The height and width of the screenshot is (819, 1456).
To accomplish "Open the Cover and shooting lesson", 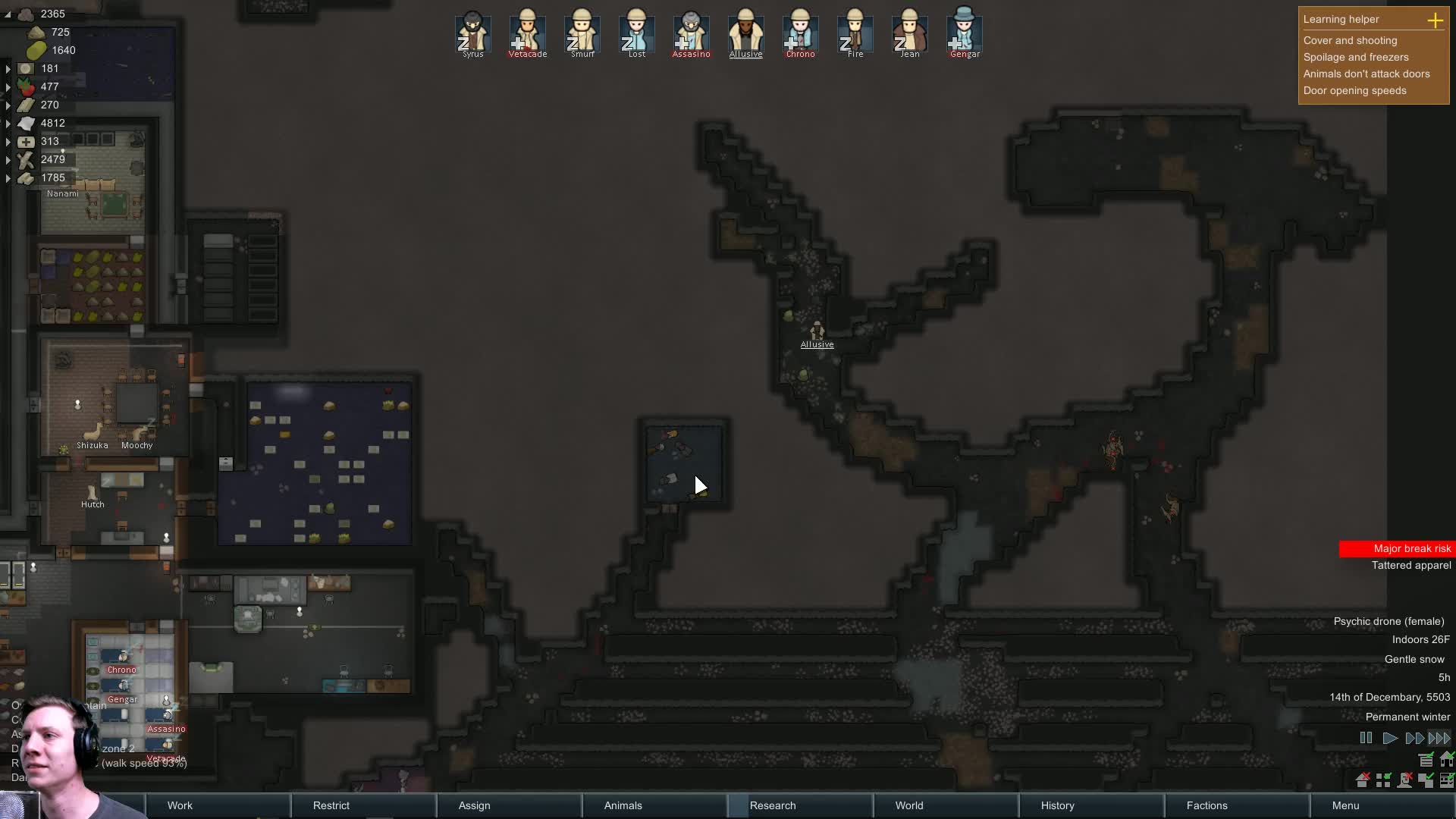I will tap(1350, 40).
